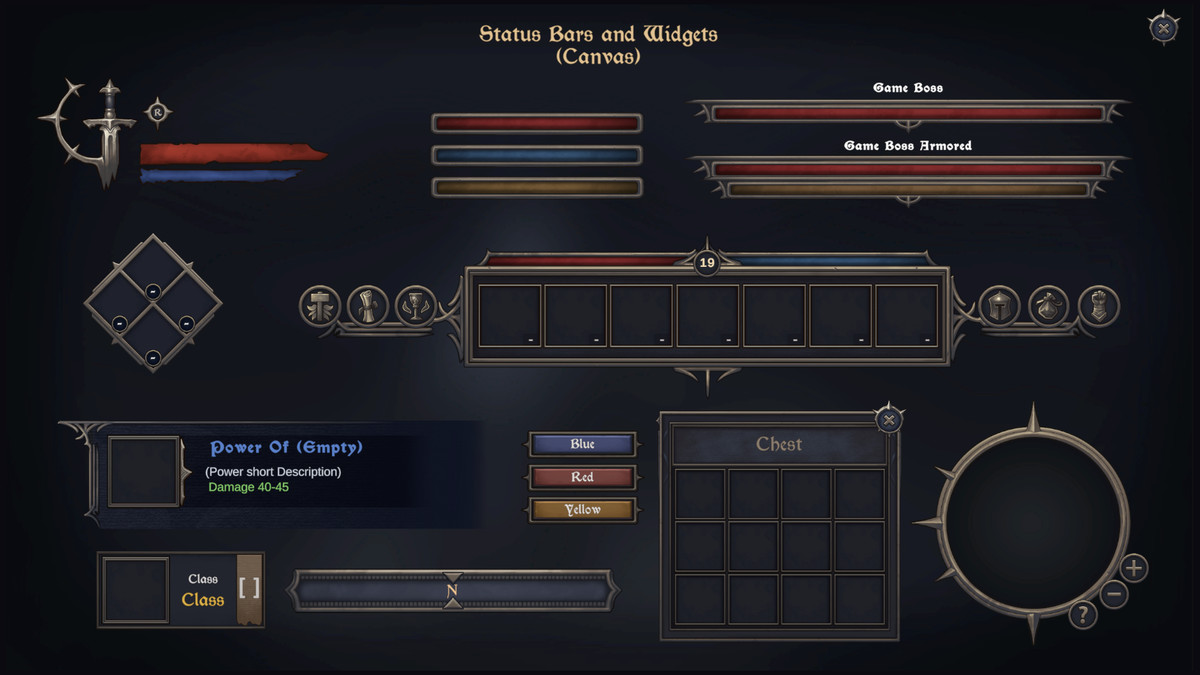
Task: Select the gauntlet fist icon
Action: click(x=1098, y=306)
